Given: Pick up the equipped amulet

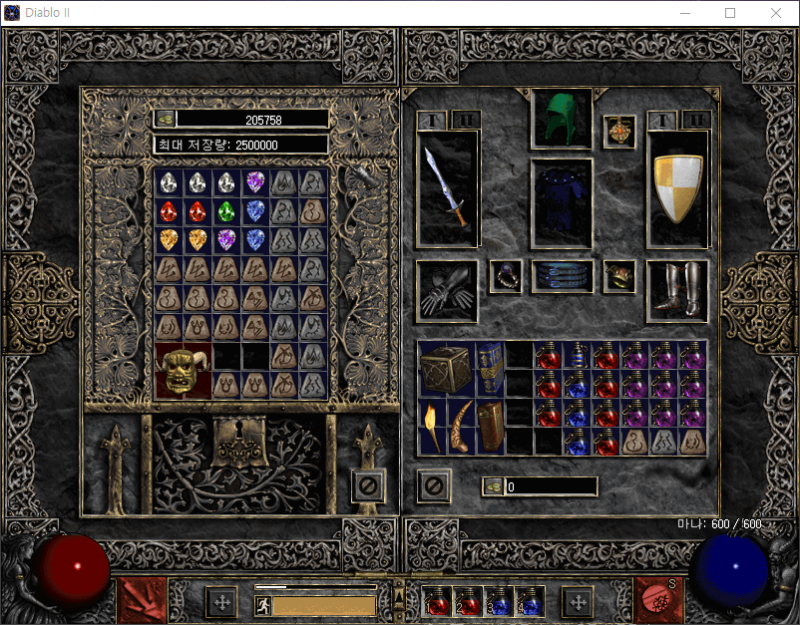Looking at the screenshot, I should (619, 132).
